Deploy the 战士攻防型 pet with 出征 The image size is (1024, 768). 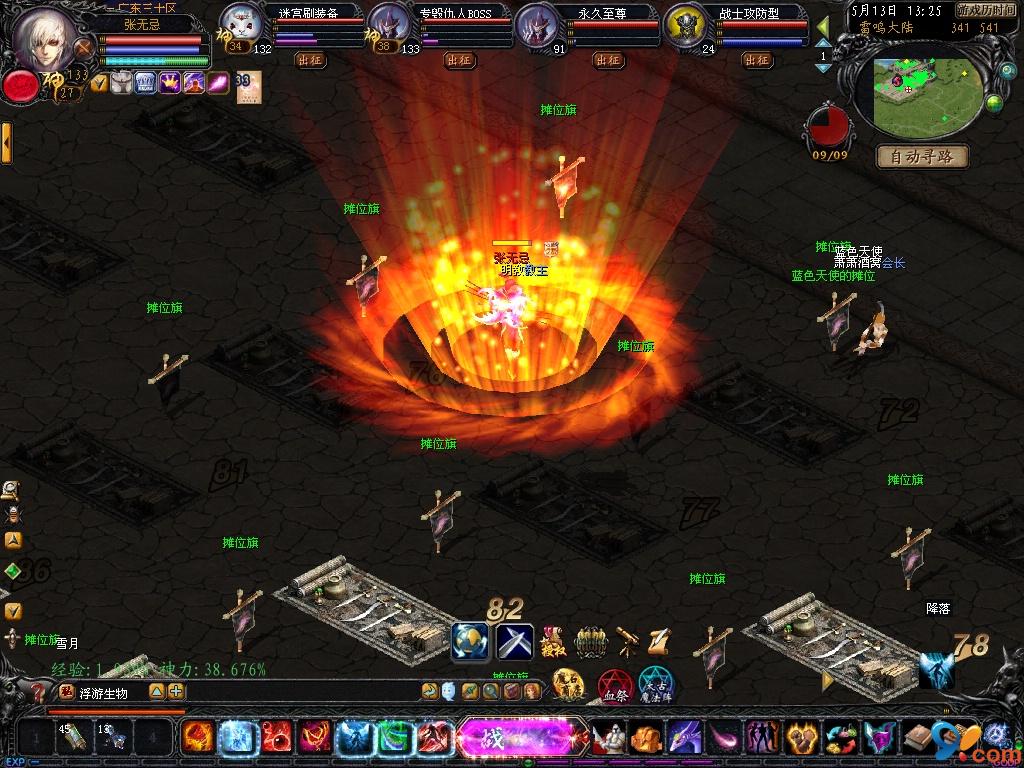[757, 60]
